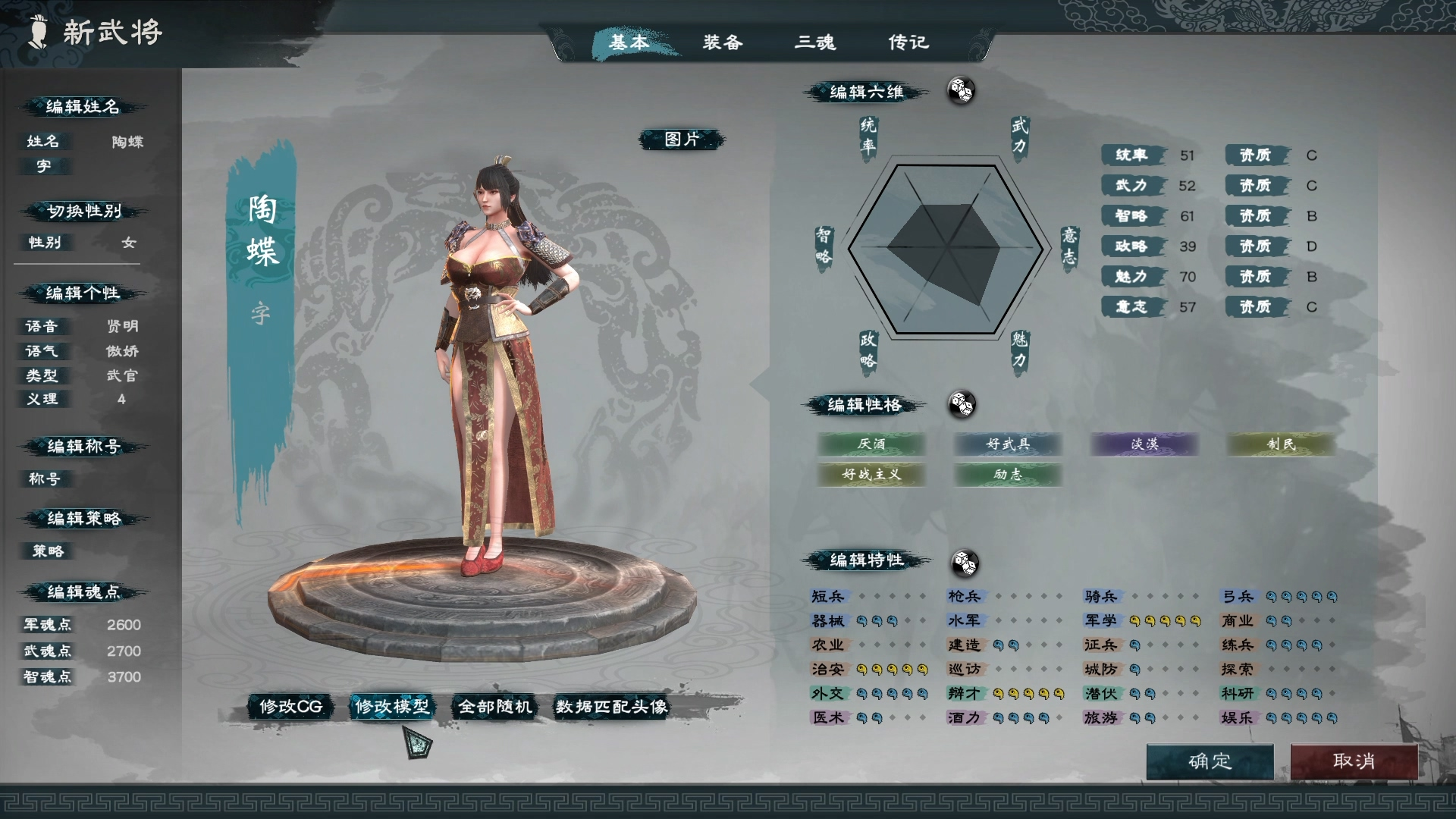Click 全部随机 to randomize everything
This screenshot has height=819, width=1456.
pos(494,707)
